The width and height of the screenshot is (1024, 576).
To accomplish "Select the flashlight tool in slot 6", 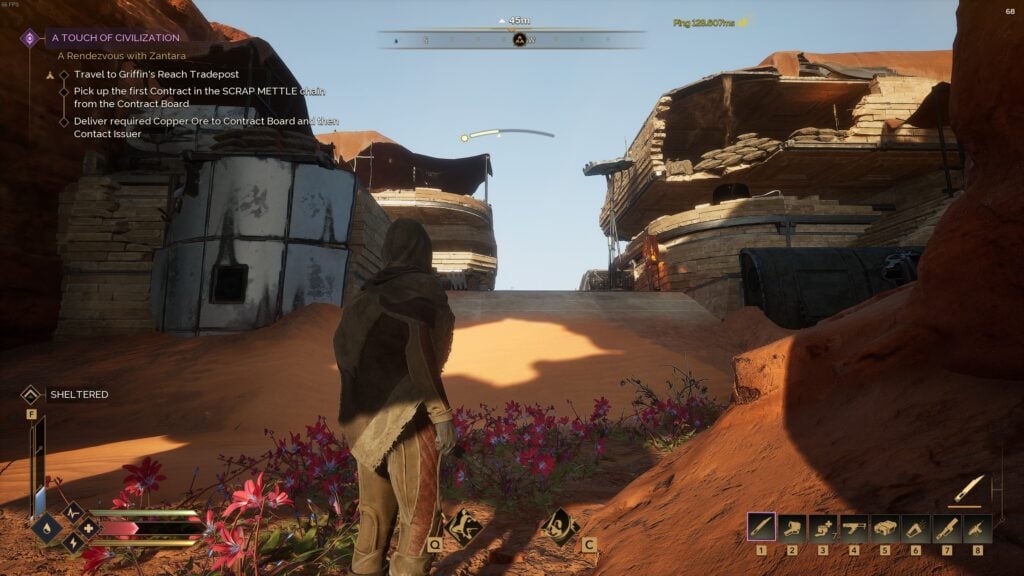I will tap(915, 527).
